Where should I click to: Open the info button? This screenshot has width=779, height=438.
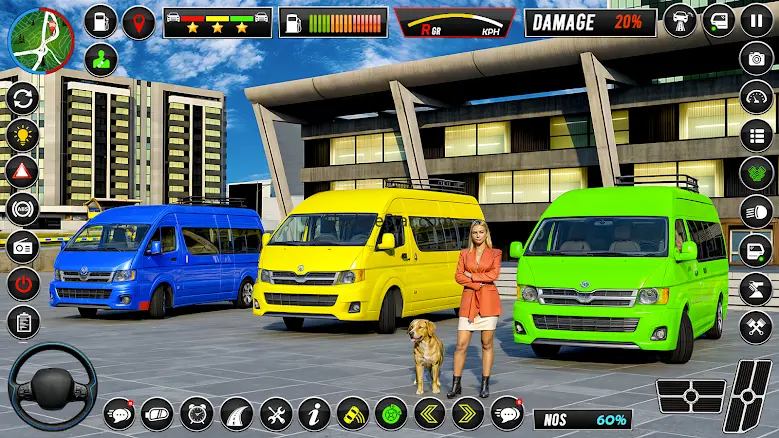click(x=314, y=413)
